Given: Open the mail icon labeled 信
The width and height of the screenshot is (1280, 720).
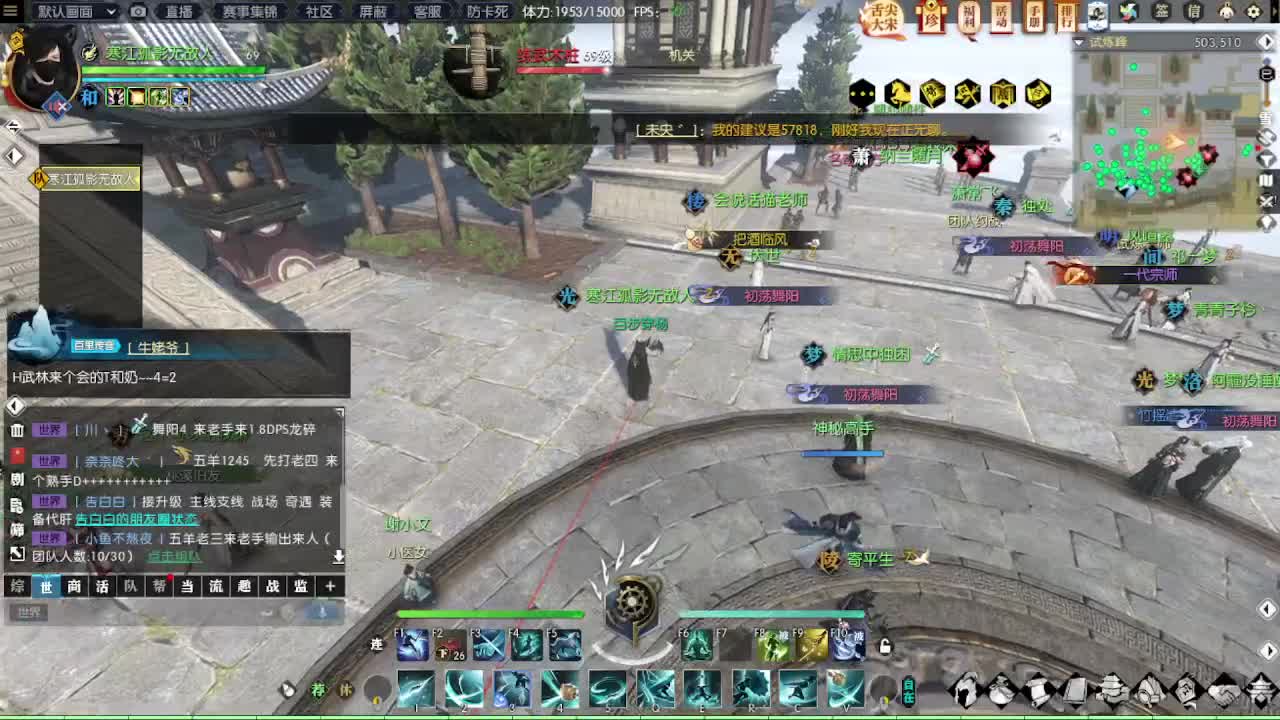Looking at the screenshot, I should (1194, 11).
